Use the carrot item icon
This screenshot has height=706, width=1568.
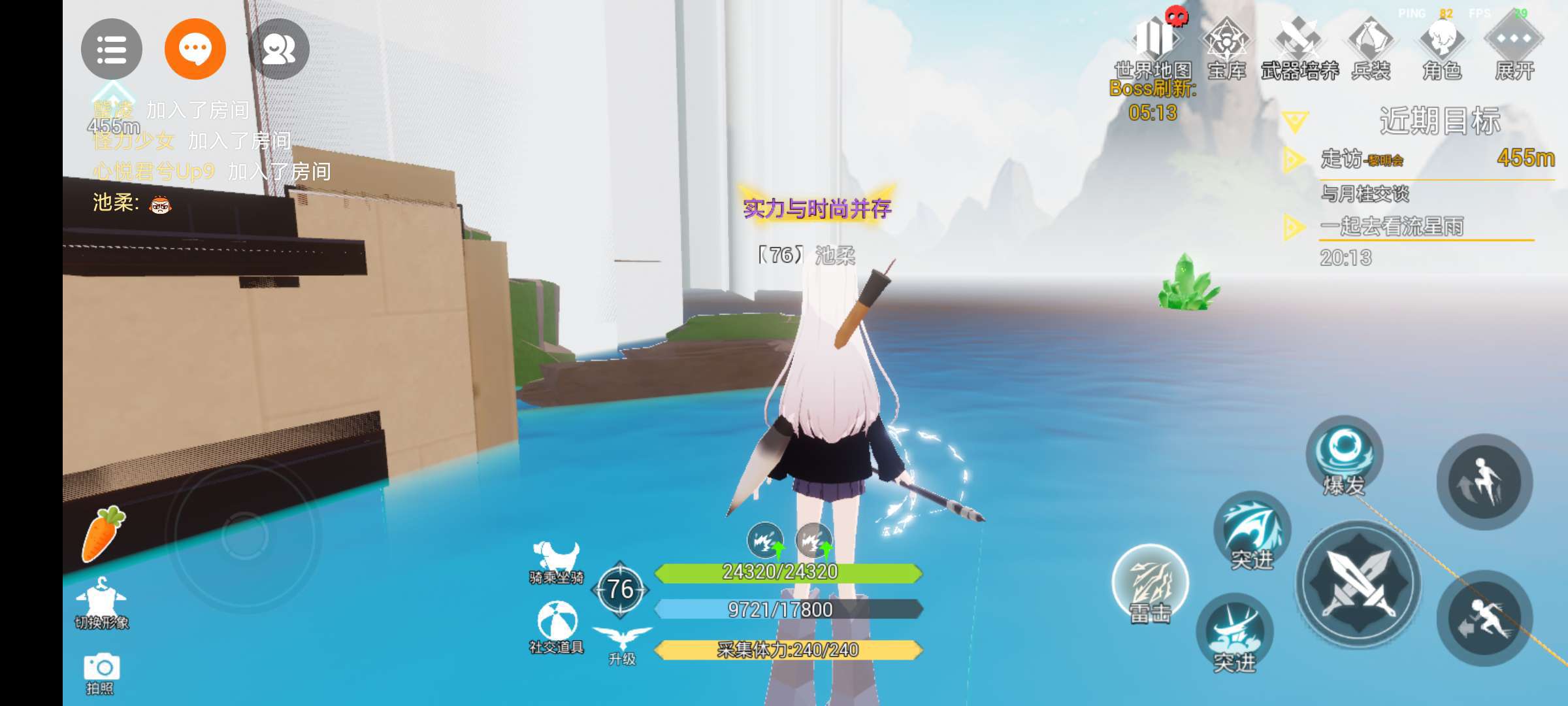click(x=103, y=534)
